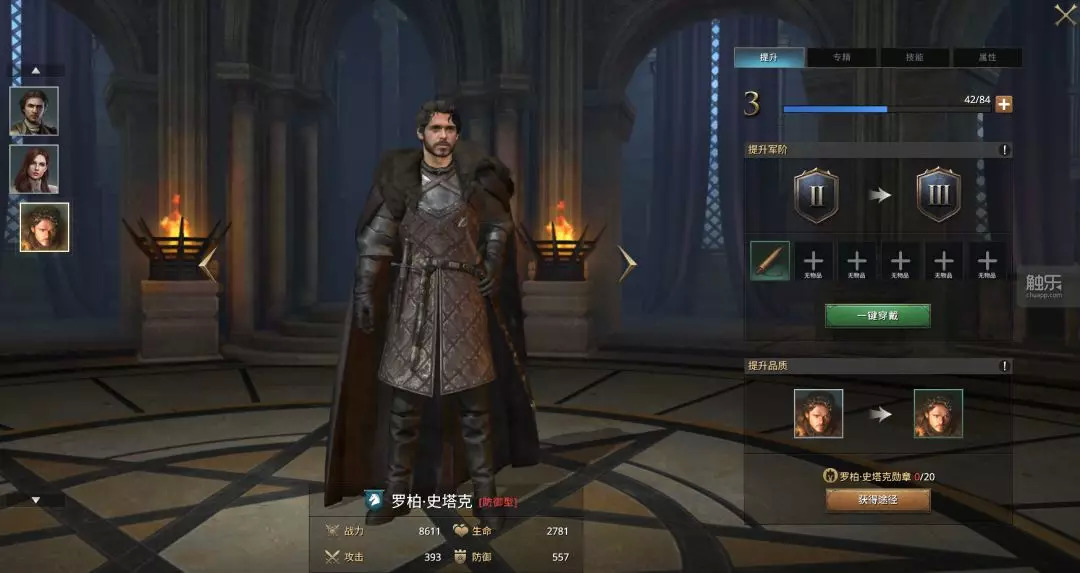This screenshot has width=1080, height=573.
Task: Click the green 一键穿戴 button
Action: [x=877, y=316]
